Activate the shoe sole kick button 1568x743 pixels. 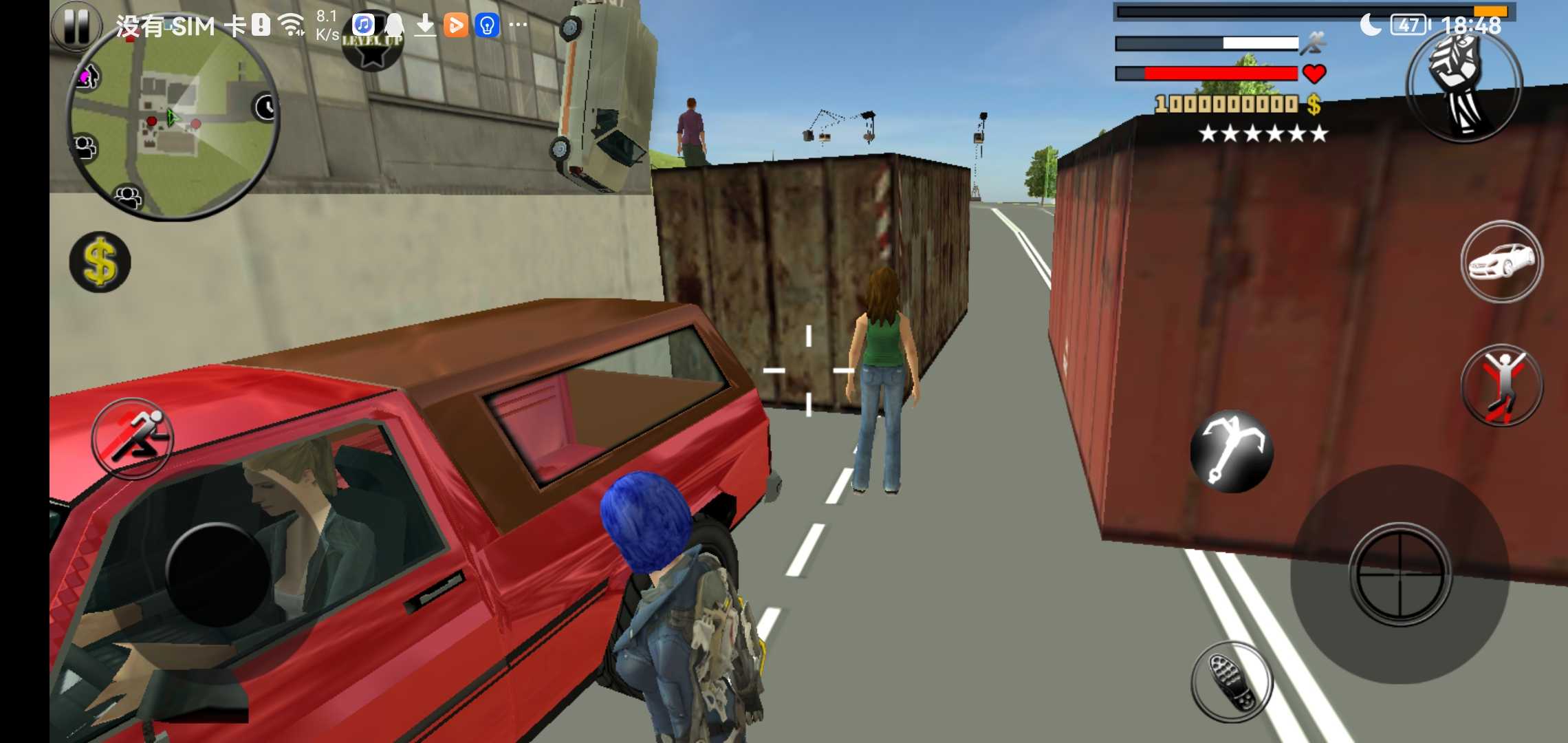pyautogui.click(x=1231, y=680)
